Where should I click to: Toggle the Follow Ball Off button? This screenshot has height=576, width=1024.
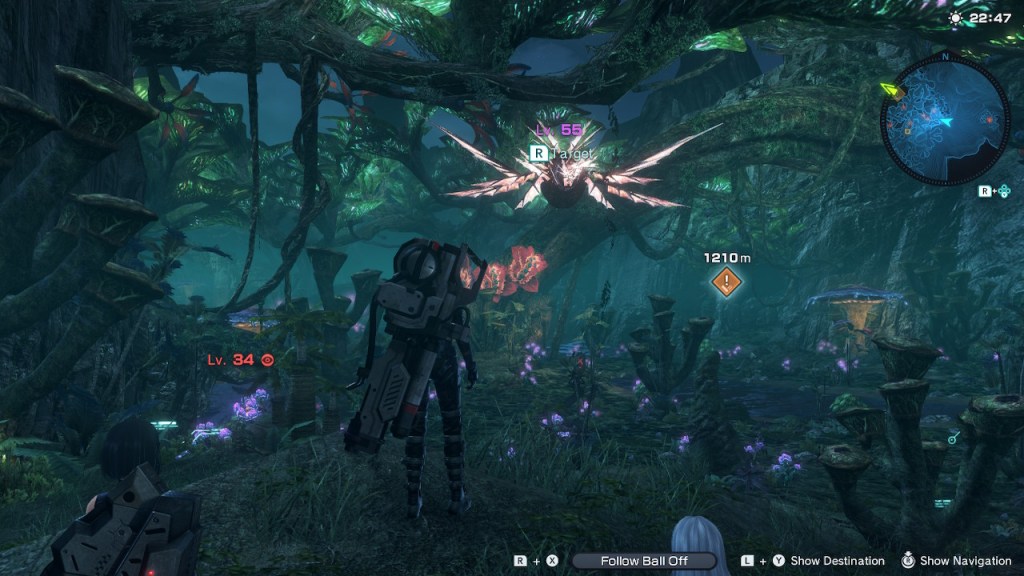pyautogui.click(x=644, y=561)
